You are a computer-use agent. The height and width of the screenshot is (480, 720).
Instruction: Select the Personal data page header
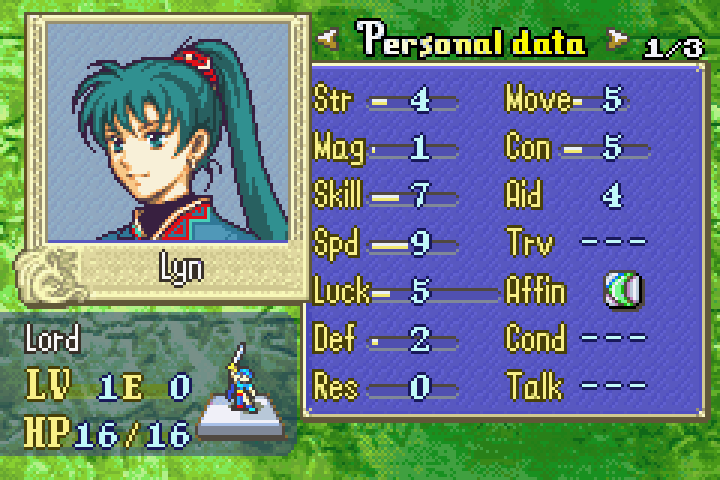tap(473, 42)
